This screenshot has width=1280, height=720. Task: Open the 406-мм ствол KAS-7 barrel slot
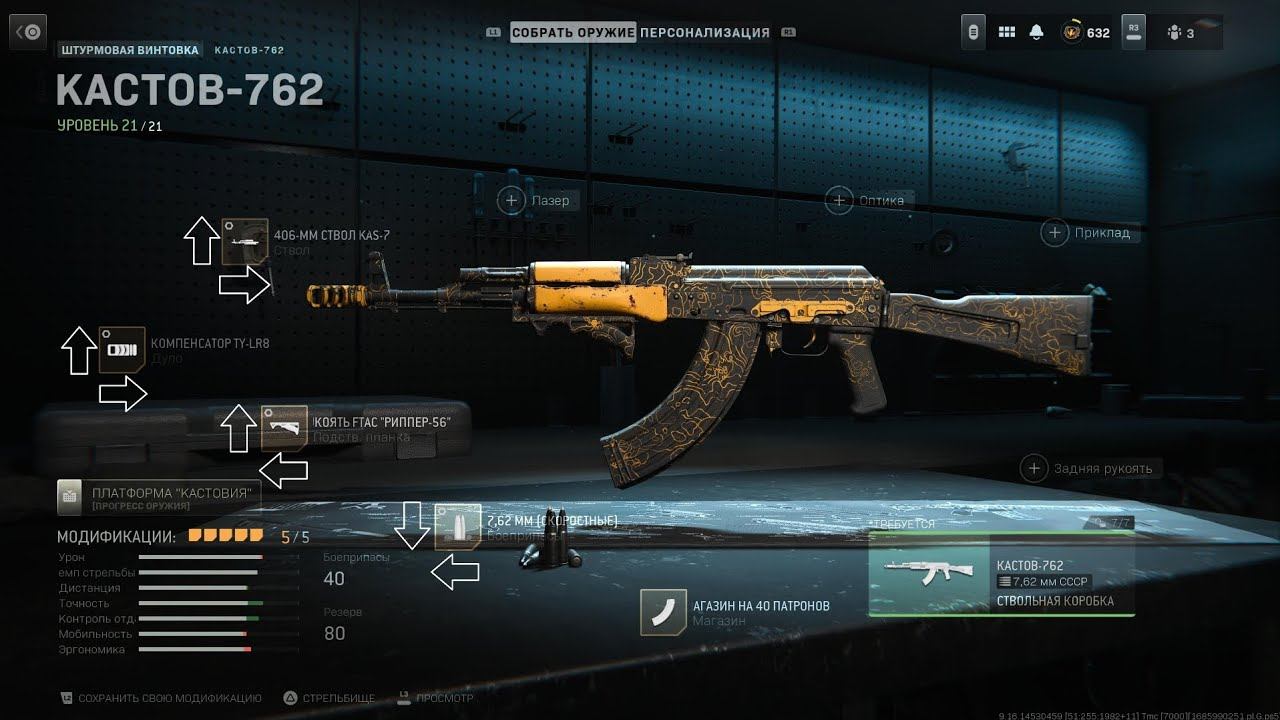pos(245,241)
